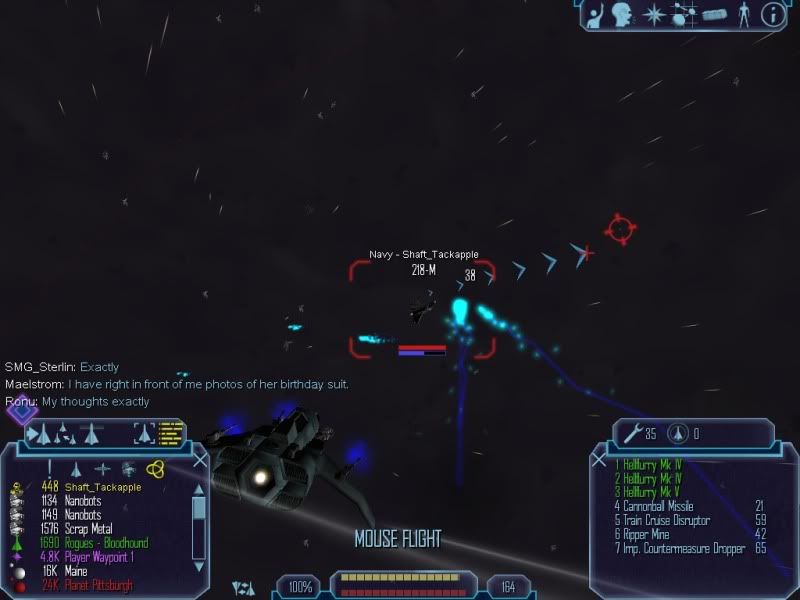
Task: Use nanobots with the wrench repair icon
Action: (x=632, y=434)
